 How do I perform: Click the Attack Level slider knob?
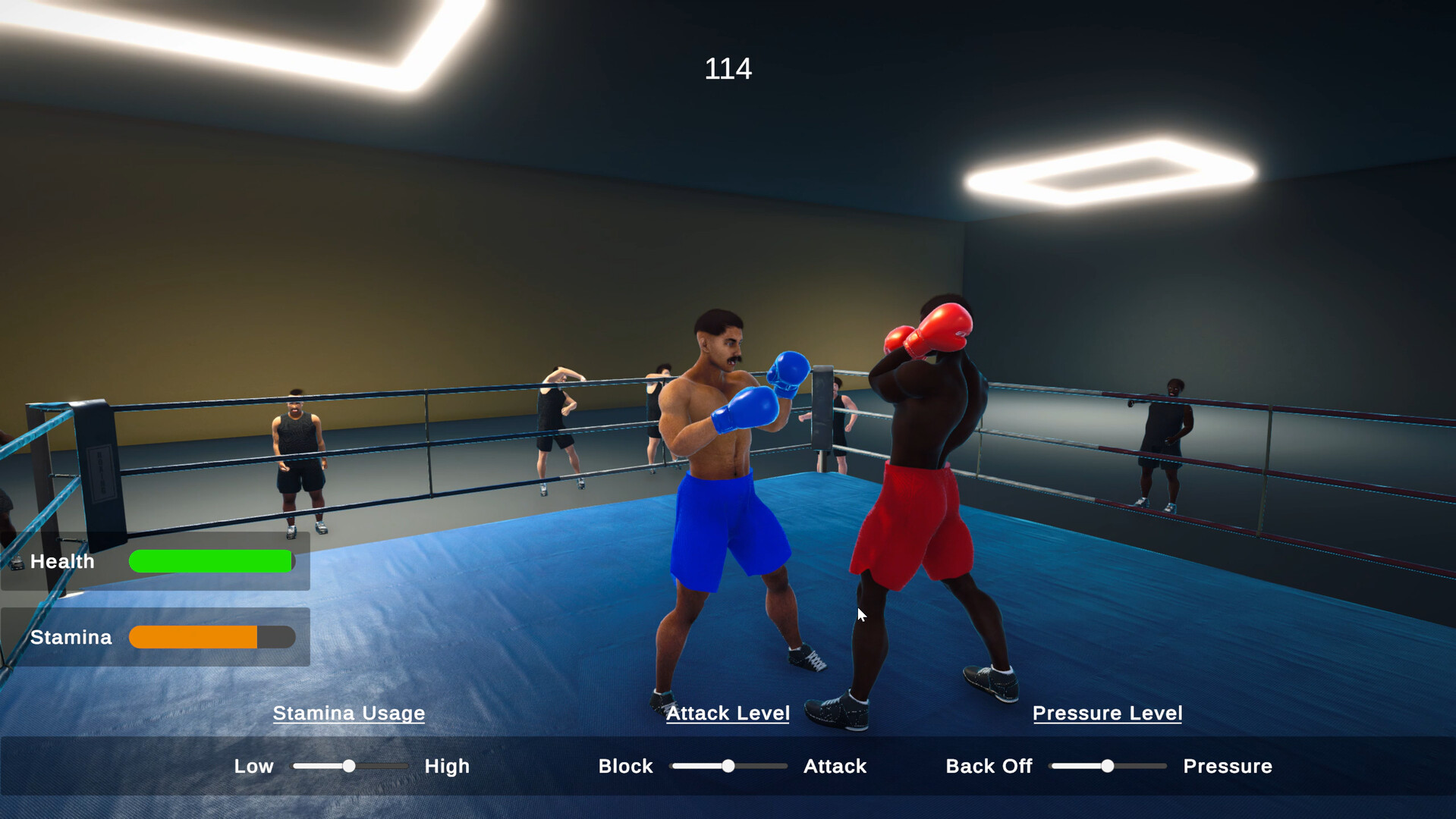click(x=729, y=766)
